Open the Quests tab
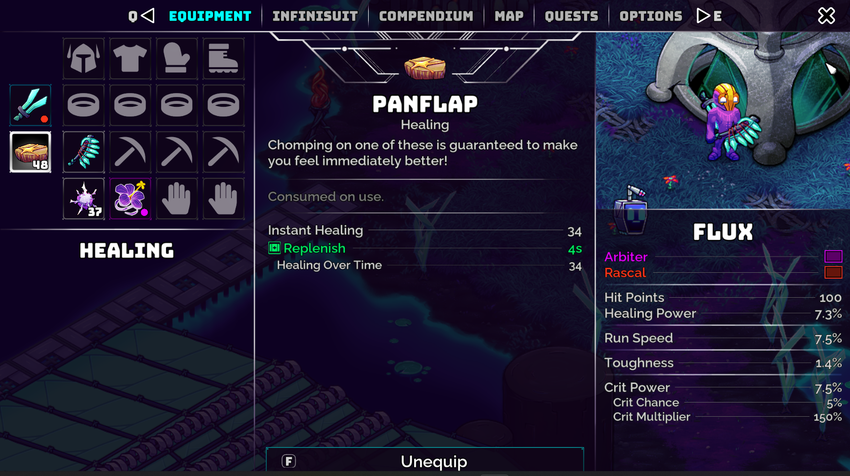 (572, 16)
